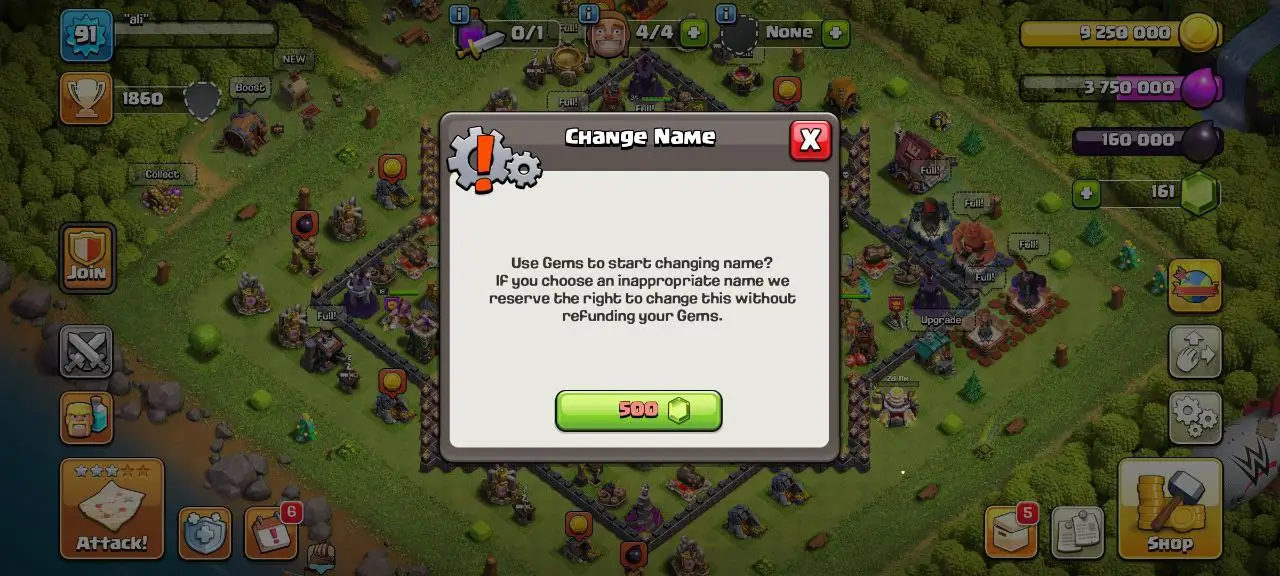This screenshot has width=1280, height=576.
Task: Open the events calendar with 6 notifications
Action: [x=270, y=533]
